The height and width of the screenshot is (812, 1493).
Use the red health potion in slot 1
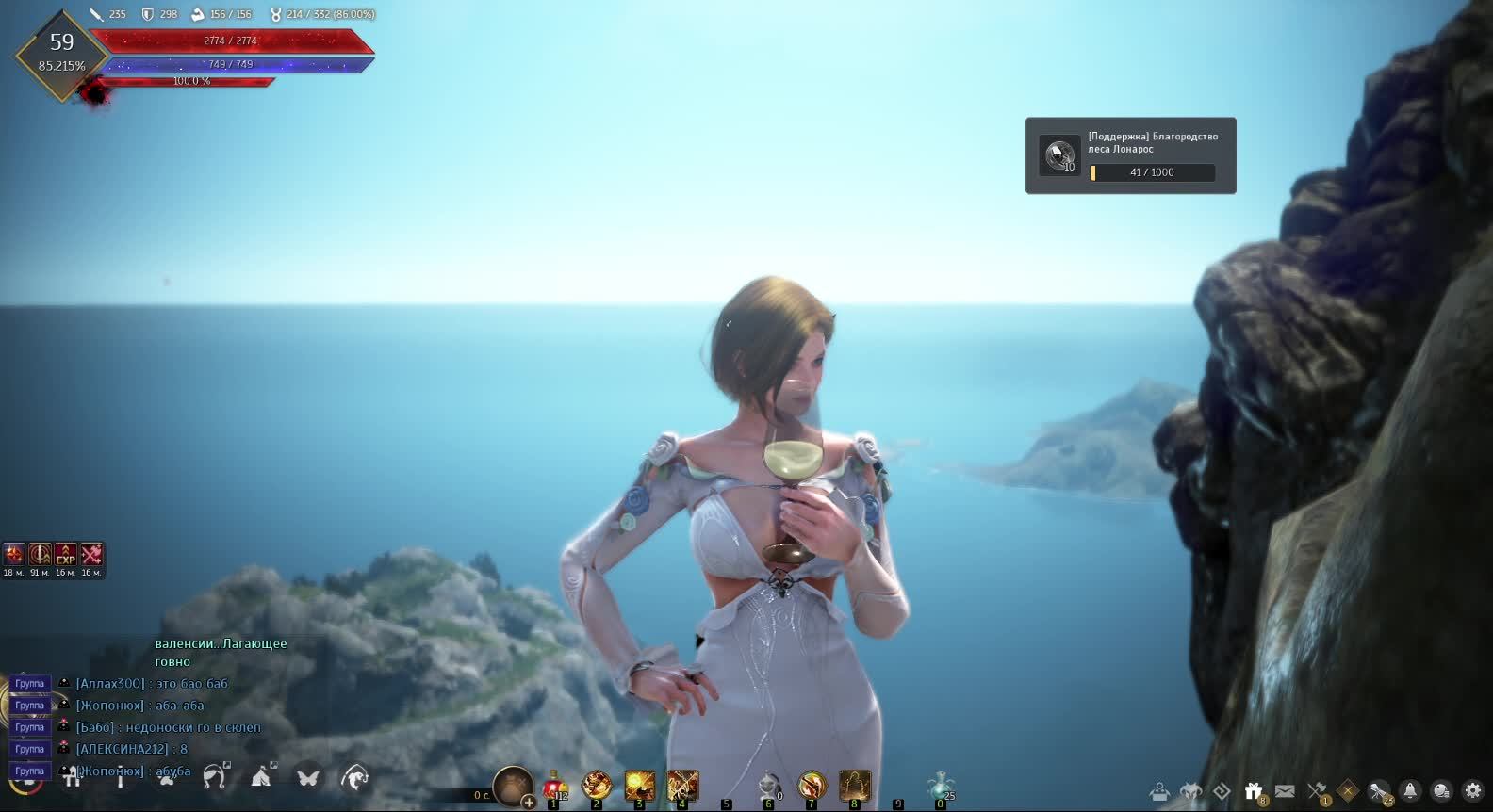(554, 786)
